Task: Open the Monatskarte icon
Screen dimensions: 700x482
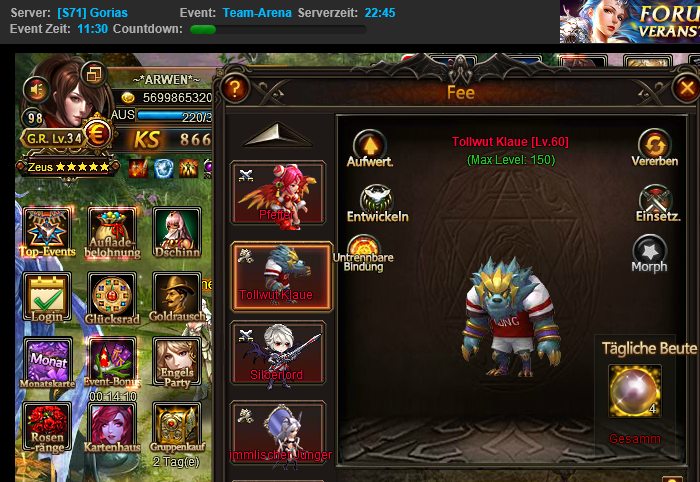Action: coord(47,361)
